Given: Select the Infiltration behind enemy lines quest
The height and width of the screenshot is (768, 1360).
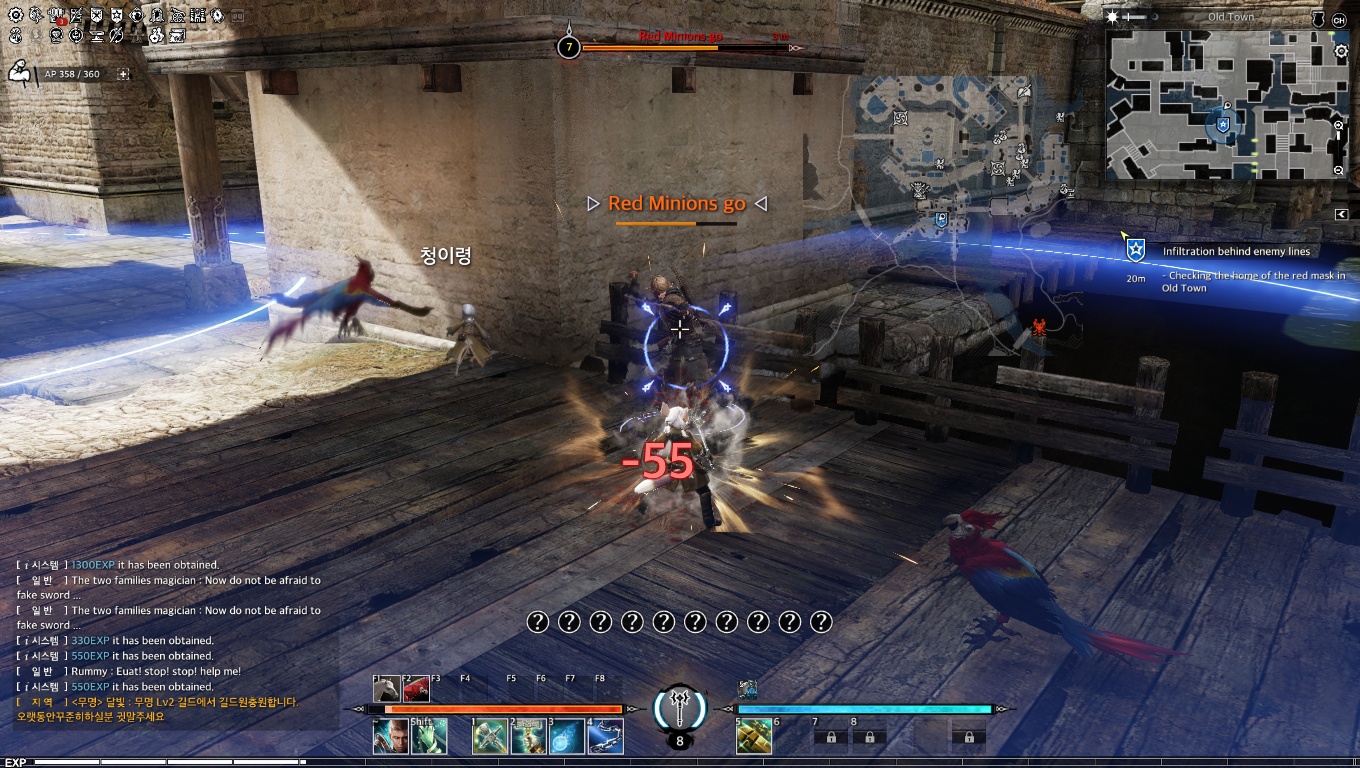Looking at the screenshot, I should click(x=1235, y=252).
